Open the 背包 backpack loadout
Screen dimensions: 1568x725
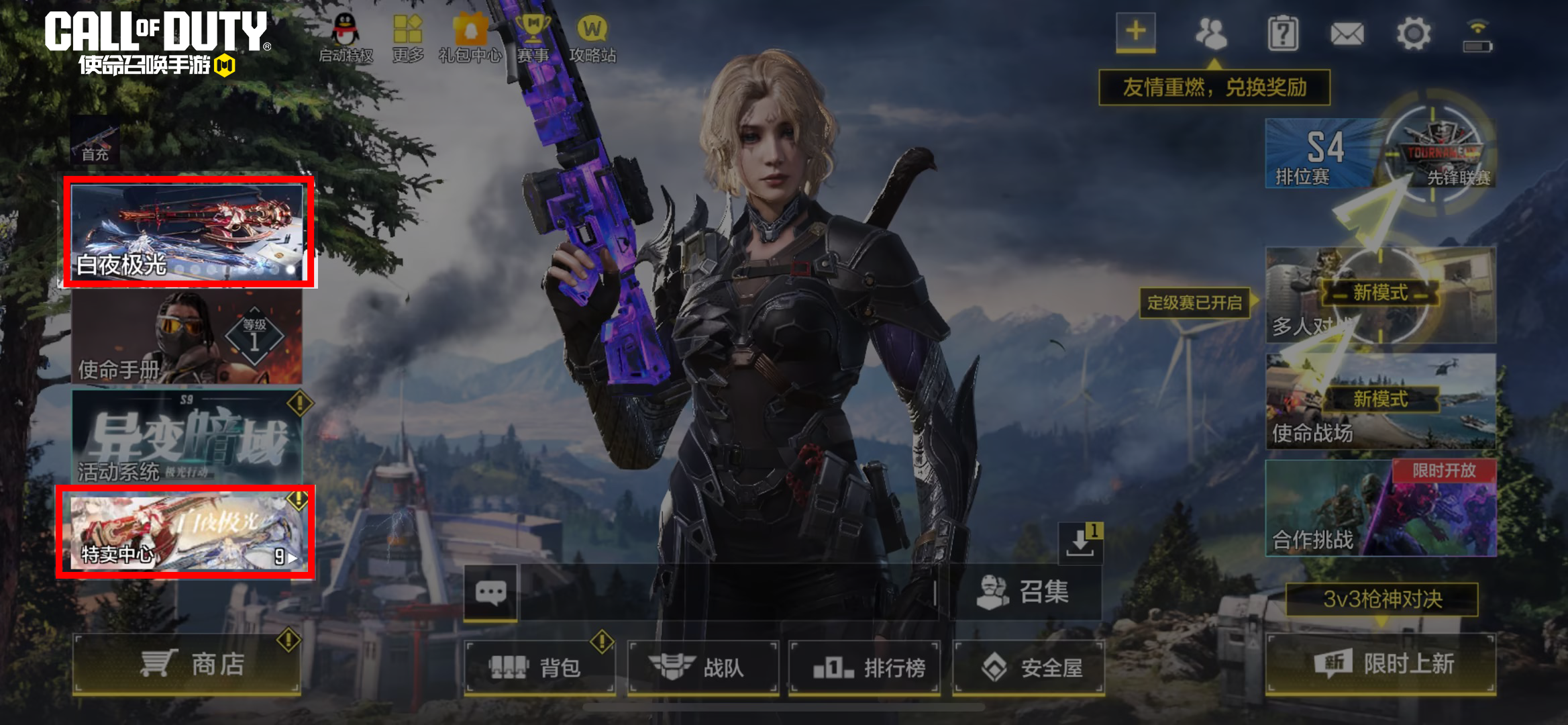tap(539, 667)
